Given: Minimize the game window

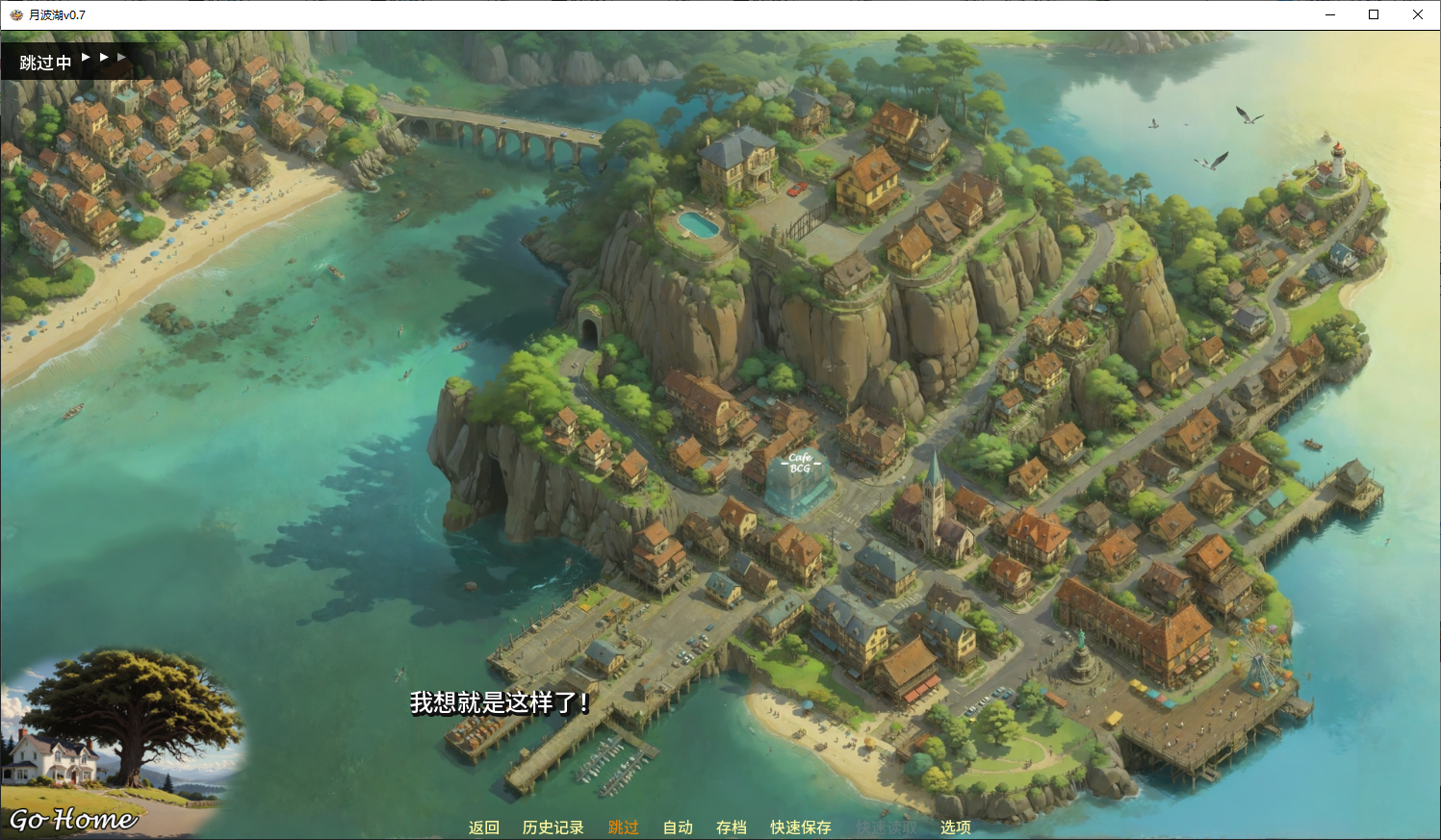Looking at the screenshot, I should (x=1330, y=14).
